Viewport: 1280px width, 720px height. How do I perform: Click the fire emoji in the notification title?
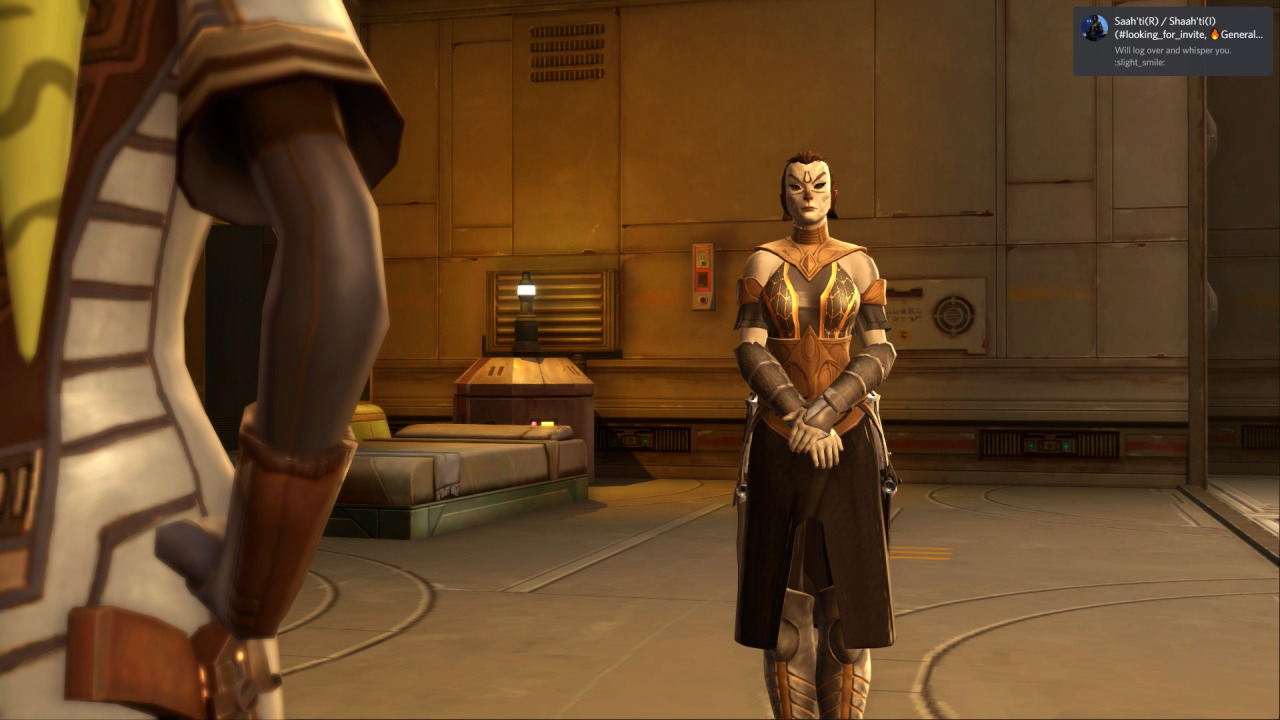[x=1213, y=34]
